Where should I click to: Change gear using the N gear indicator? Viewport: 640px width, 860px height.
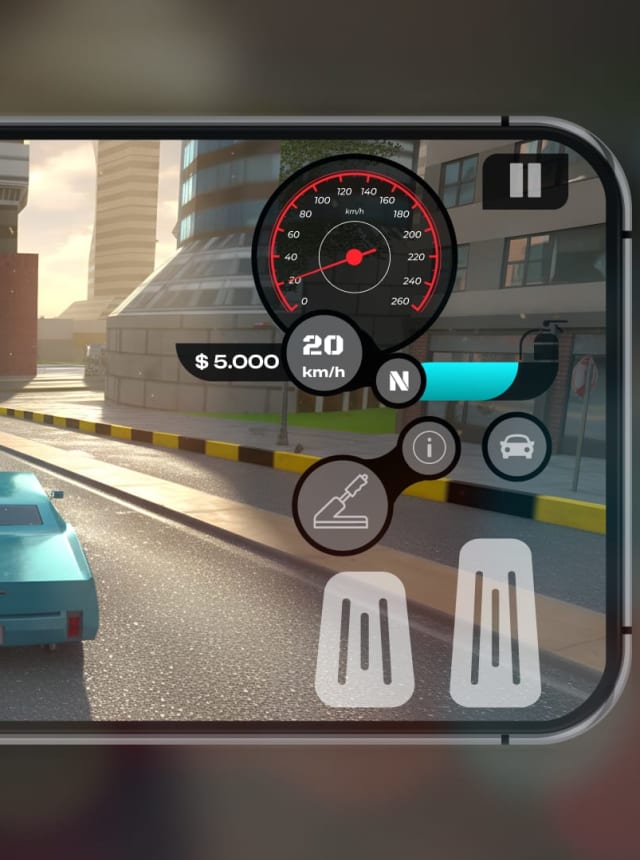[x=398, y=381]
